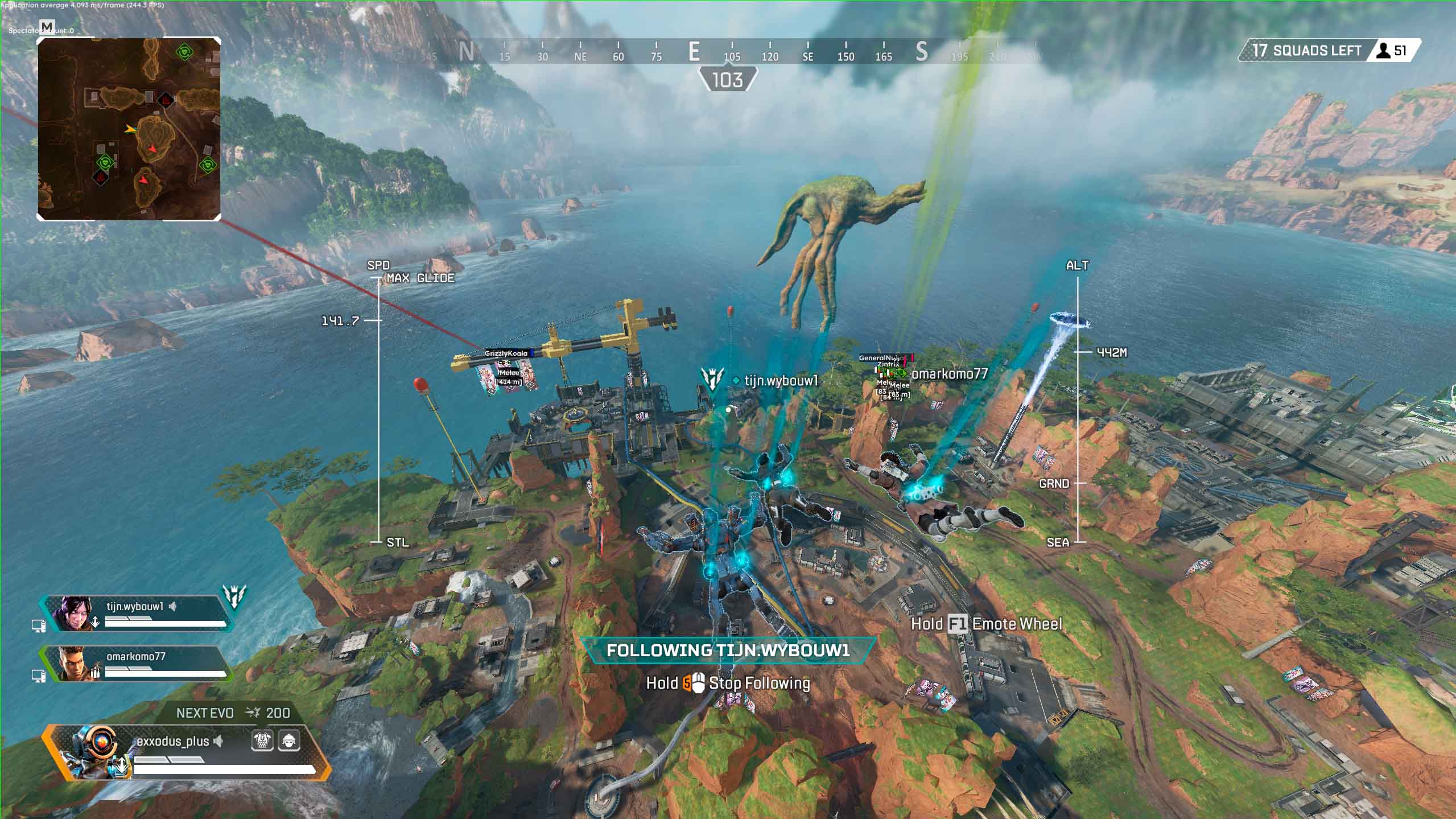Click the jumpmaster crown badge beside tijn.wybouw1's card
Viewport: 1456px width, 819px height.
click(234, 596)
